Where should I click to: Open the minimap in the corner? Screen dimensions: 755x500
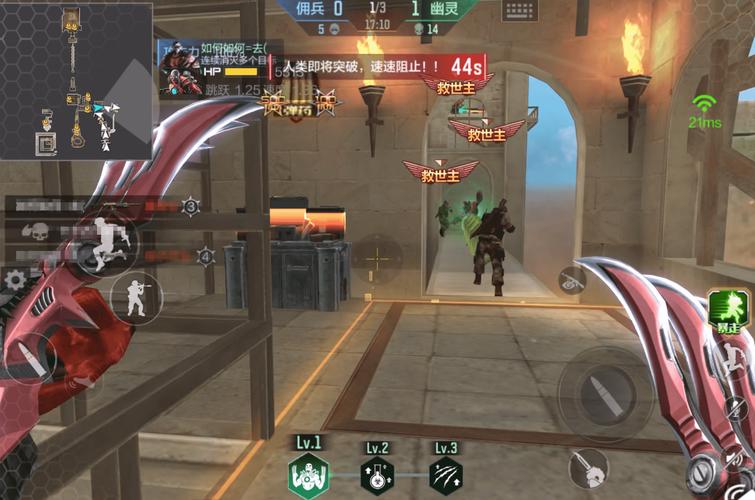76,80
